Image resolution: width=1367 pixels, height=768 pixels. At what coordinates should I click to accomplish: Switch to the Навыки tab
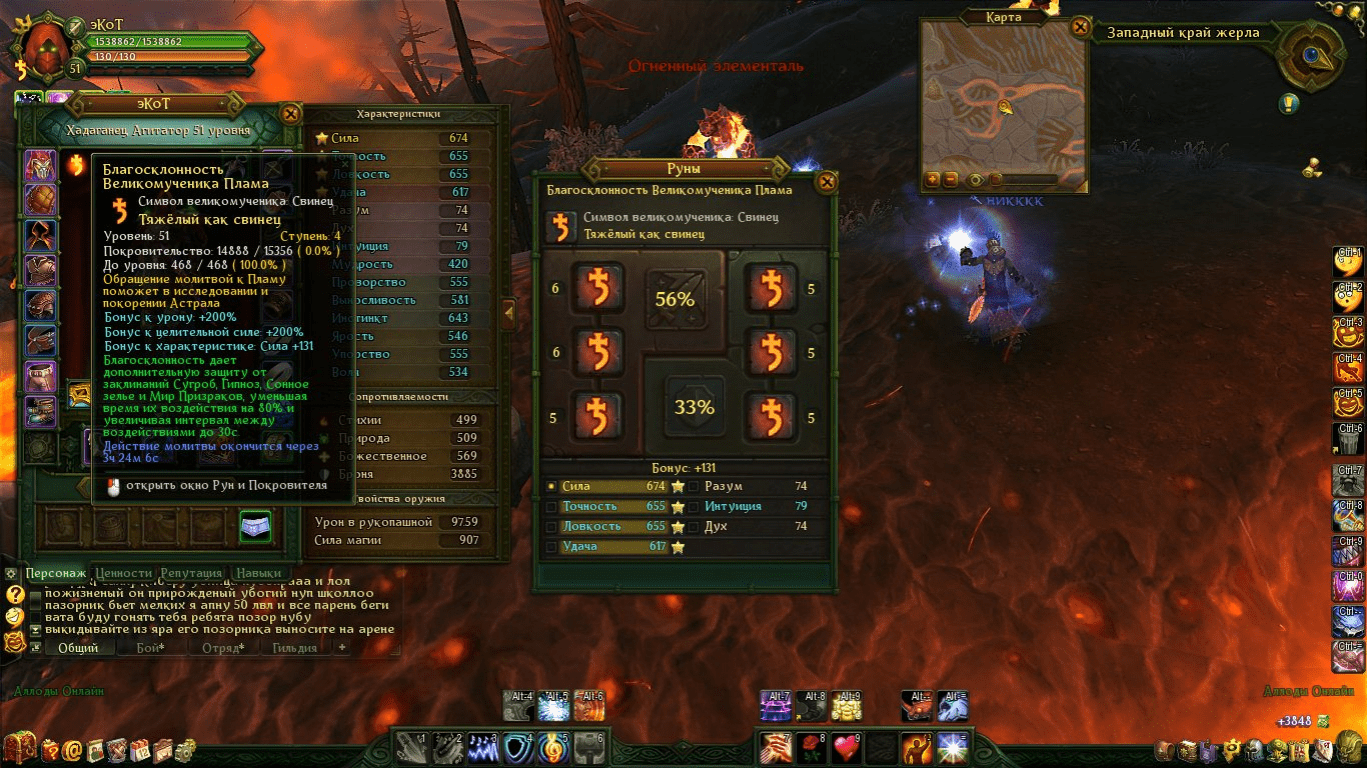tap(258, 573)
